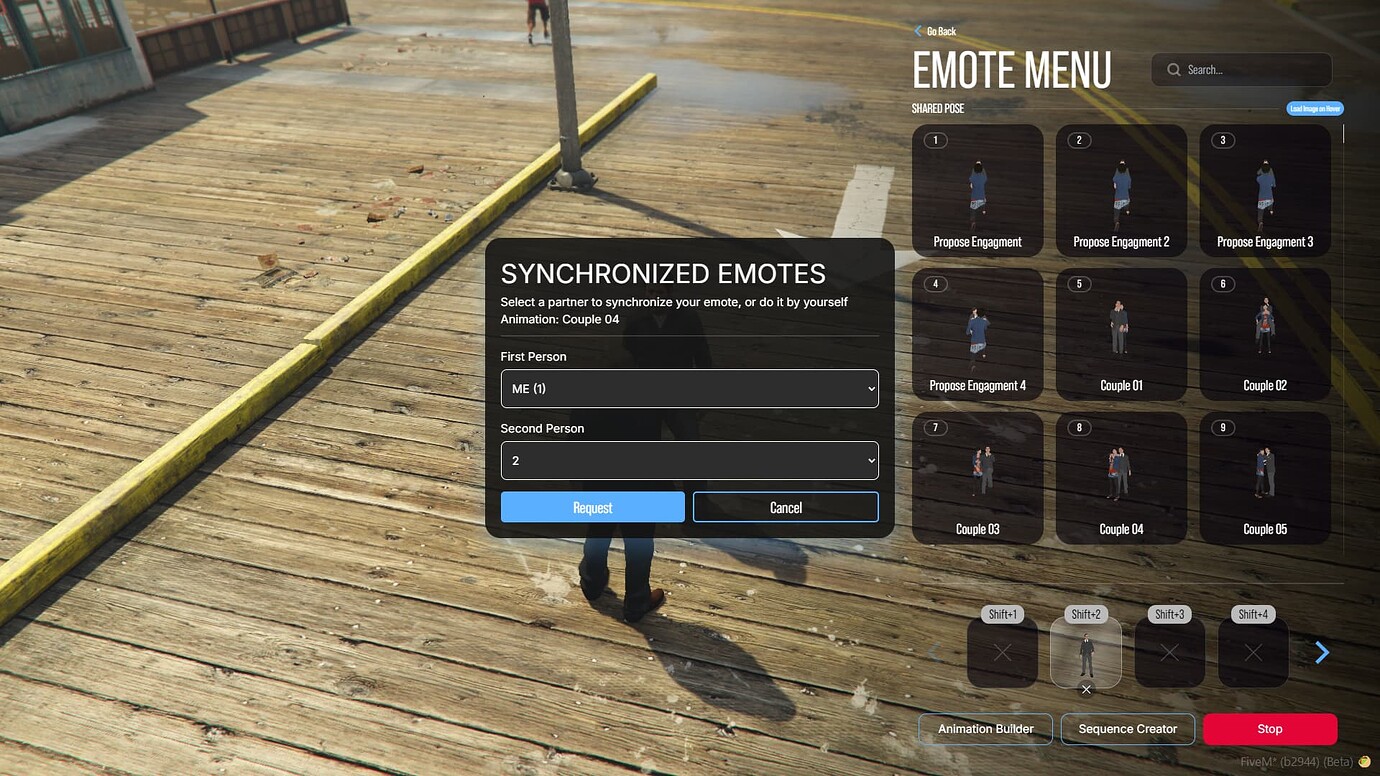Click the Request button
Screen dimensions: 1380x776
[x=592, y=507]
